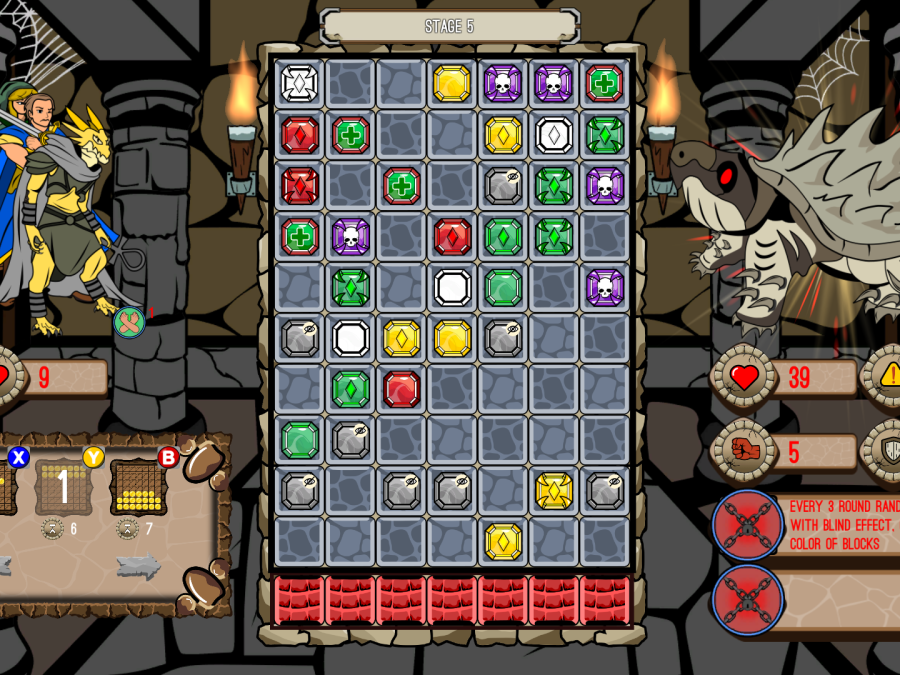Select the white gem with clawed frame

299,83
